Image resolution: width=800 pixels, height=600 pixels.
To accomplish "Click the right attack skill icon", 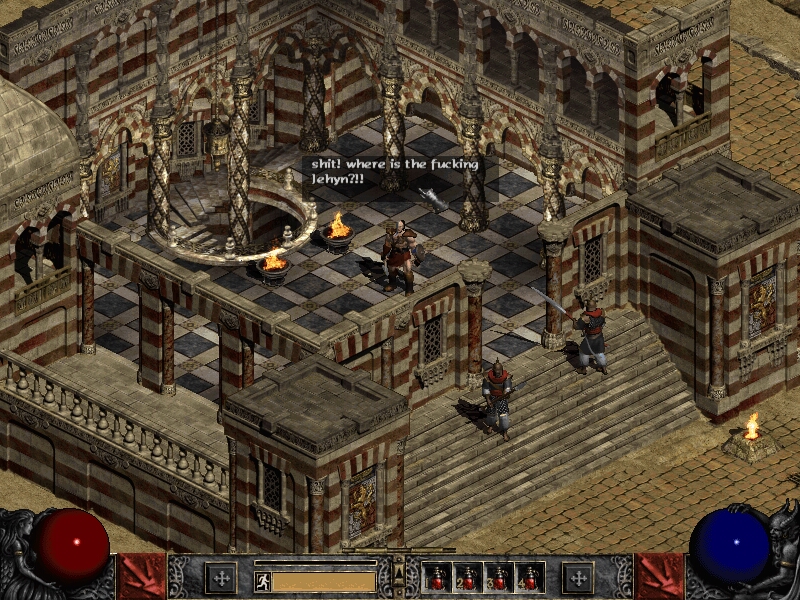I will click(660, 577).
